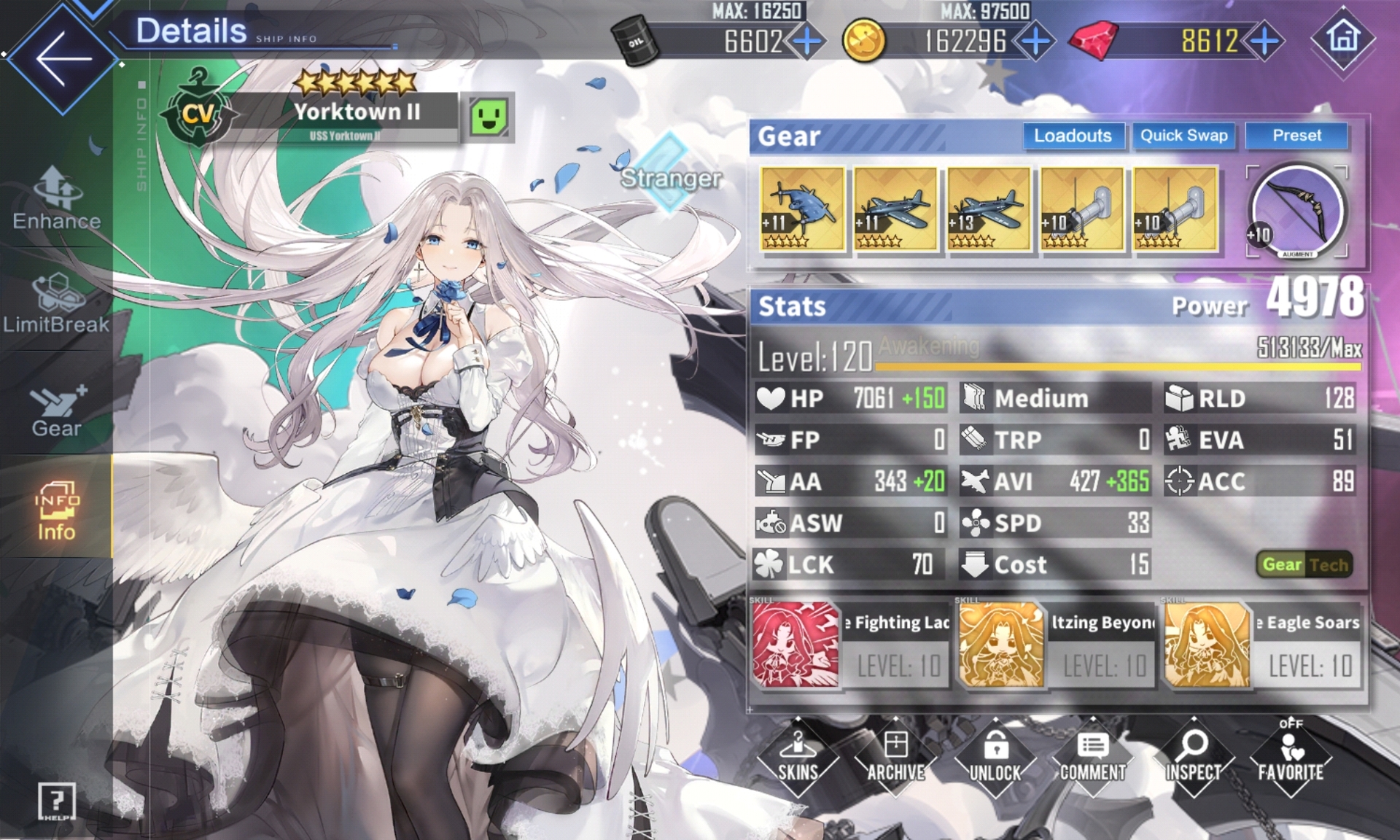Image resolution: width=1400 pixels, height=840 pixels.
Task: Add more oil with plus button
Action: pos(807,42)
